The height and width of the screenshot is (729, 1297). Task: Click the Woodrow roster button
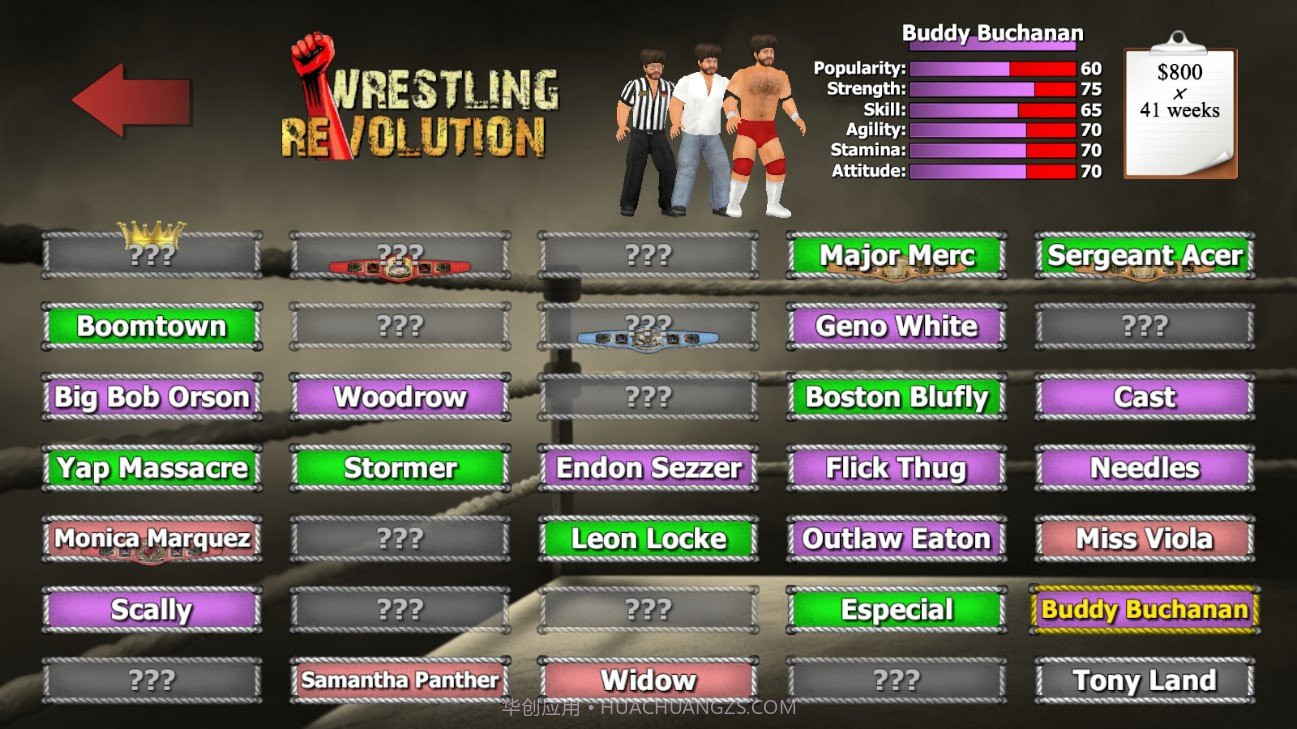click(400, 398)
